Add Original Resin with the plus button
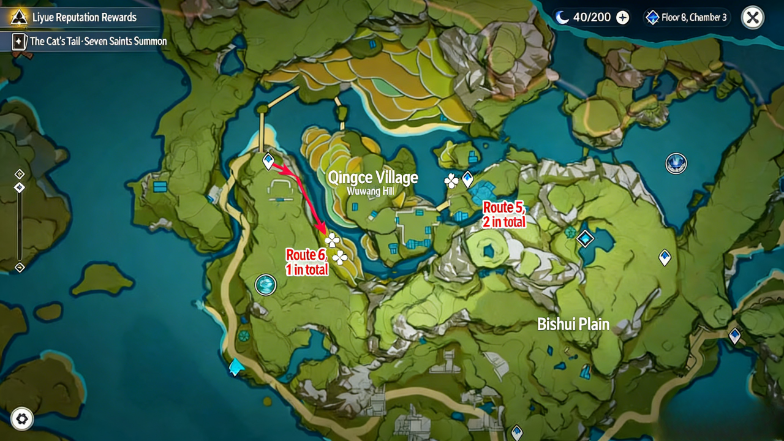784x441 pixels. (623, 17)
